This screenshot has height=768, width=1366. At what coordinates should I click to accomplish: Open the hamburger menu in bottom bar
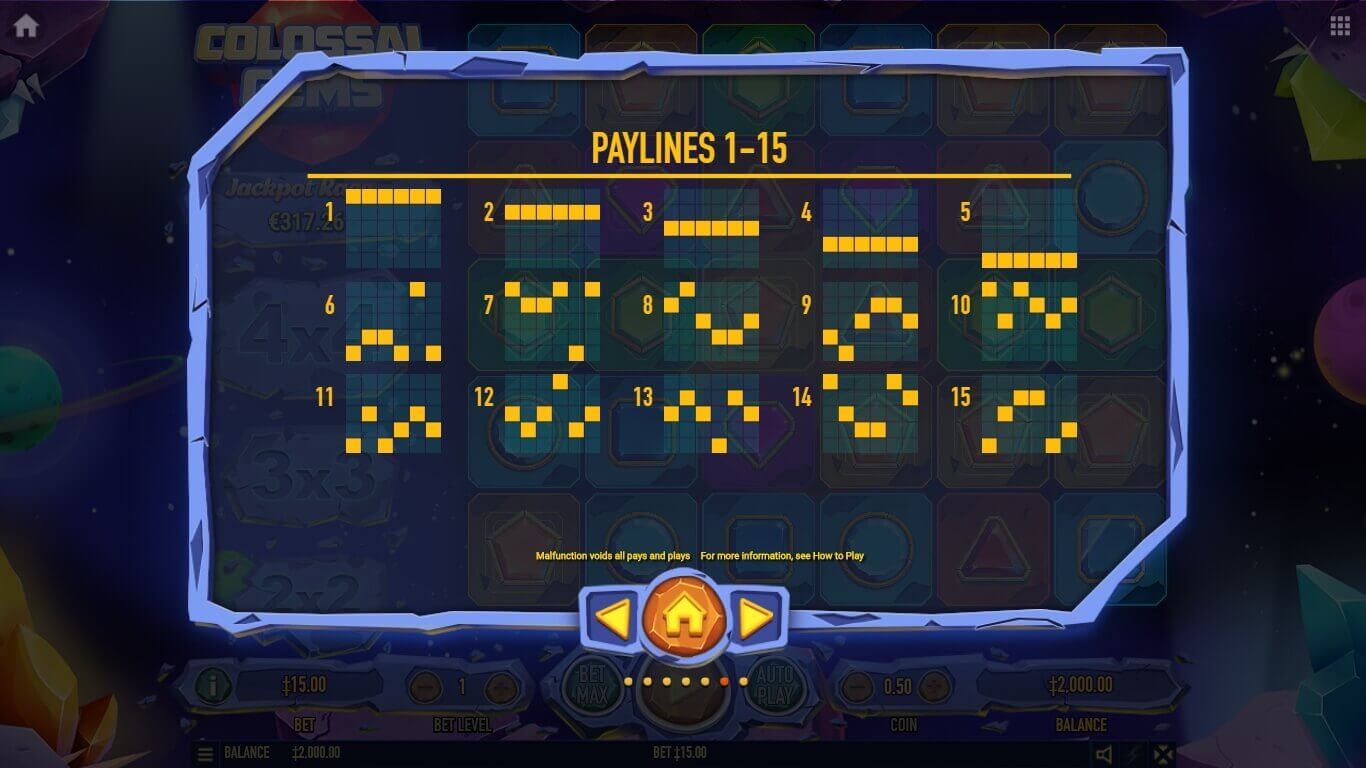pyautogui.click(x=205, y=753)
